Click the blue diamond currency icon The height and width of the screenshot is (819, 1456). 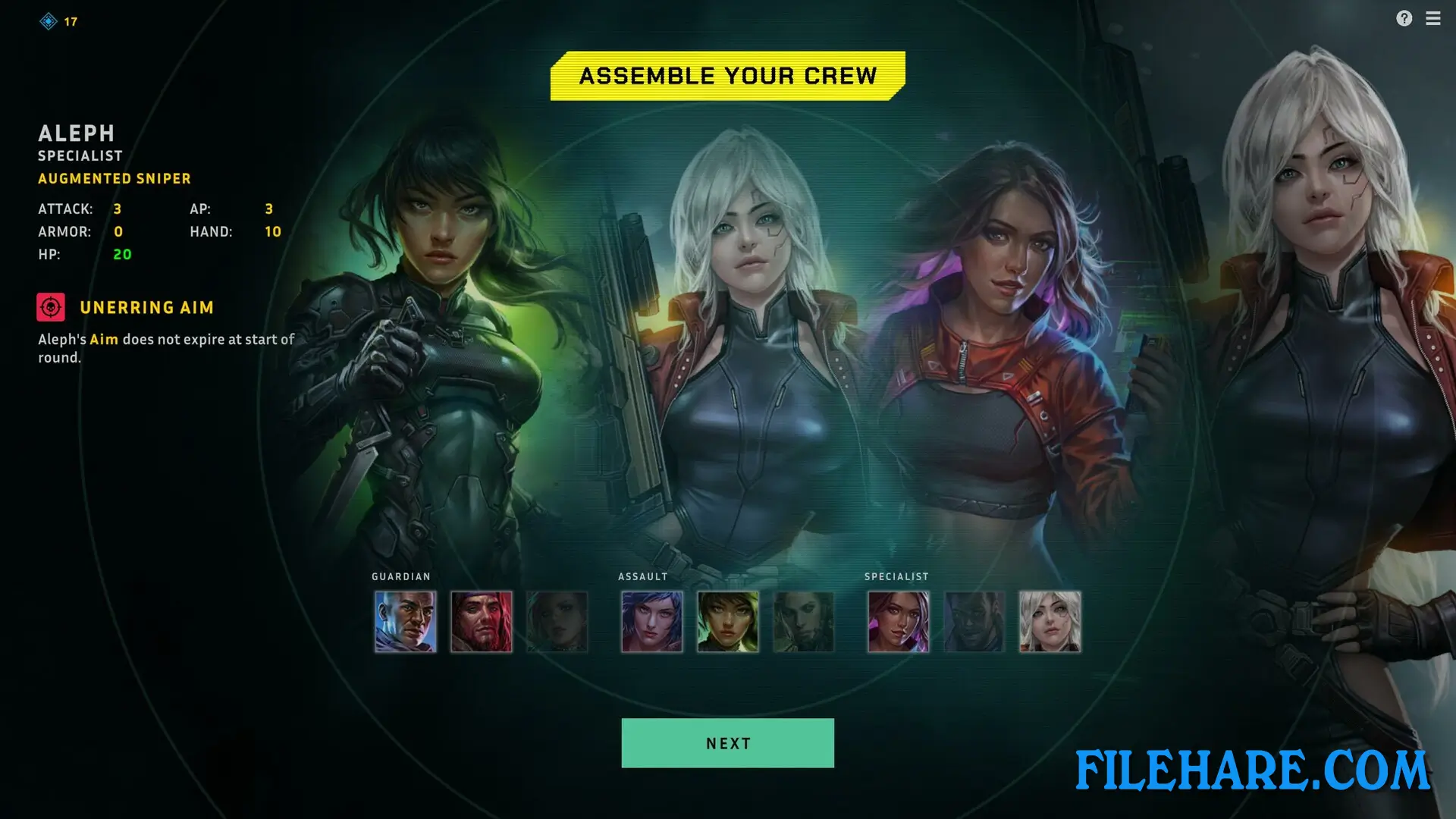coord(49,21)
